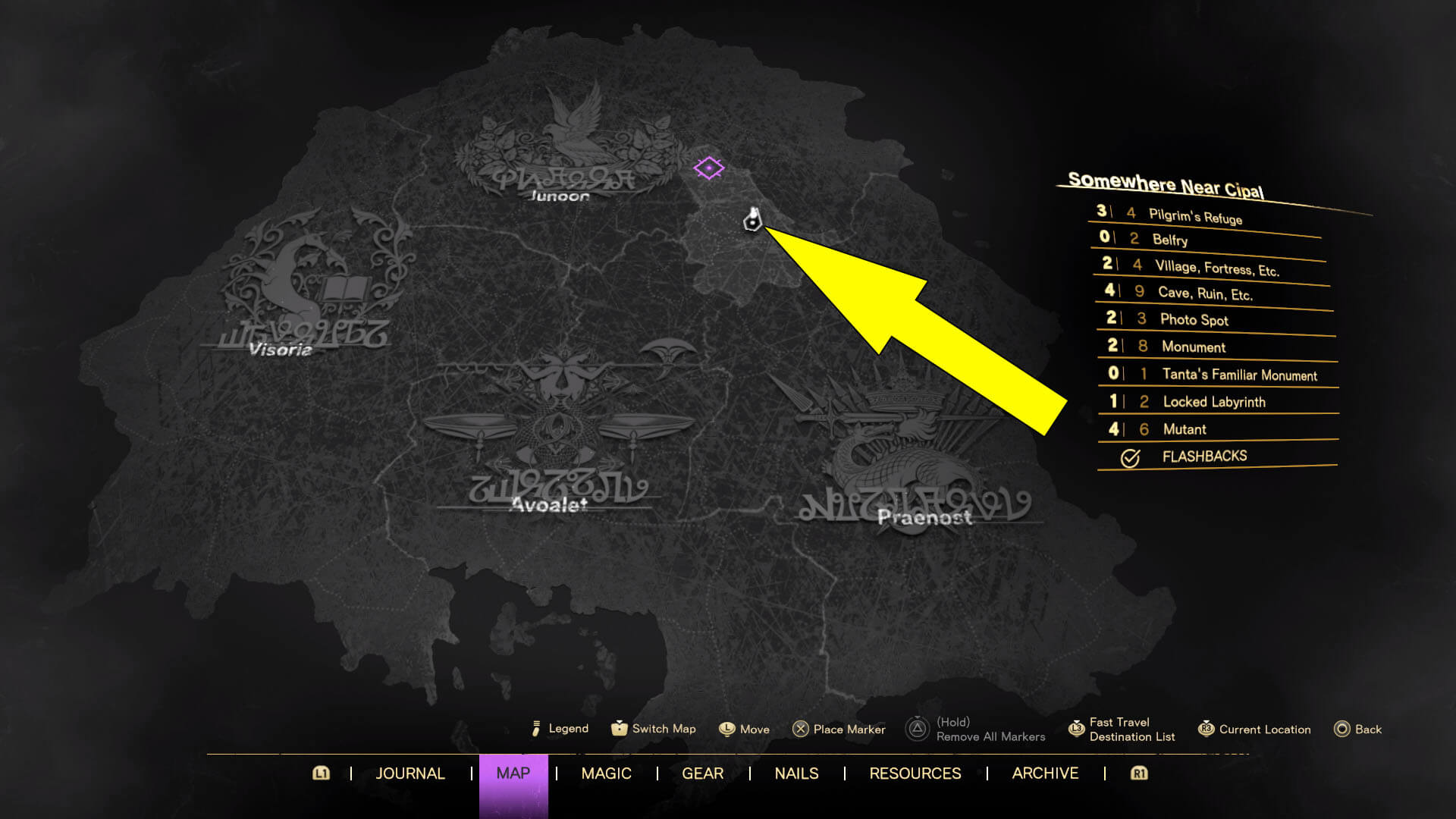
Task: Click the Back circle icon
Action: click(x=1341, y=729)
